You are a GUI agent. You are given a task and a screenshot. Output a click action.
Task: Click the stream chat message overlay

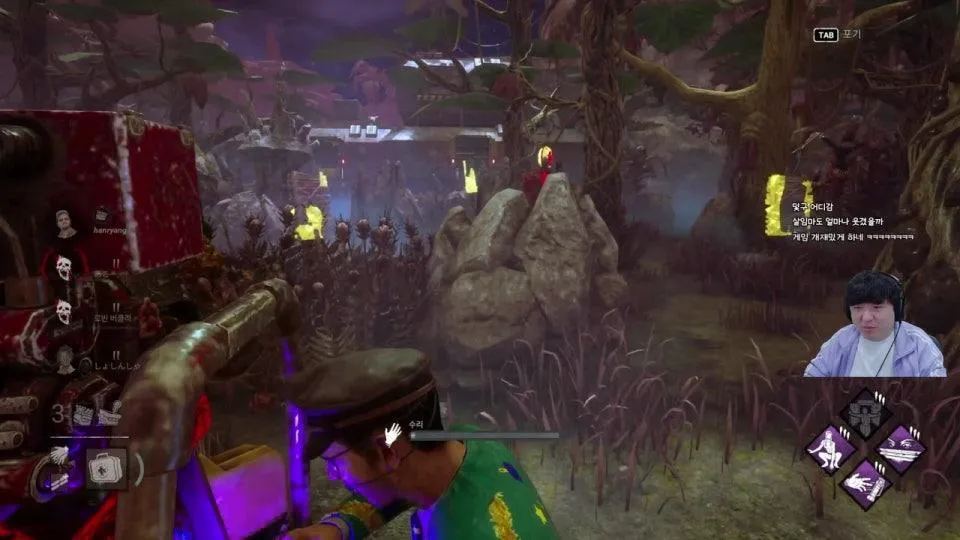click(852, 223)
